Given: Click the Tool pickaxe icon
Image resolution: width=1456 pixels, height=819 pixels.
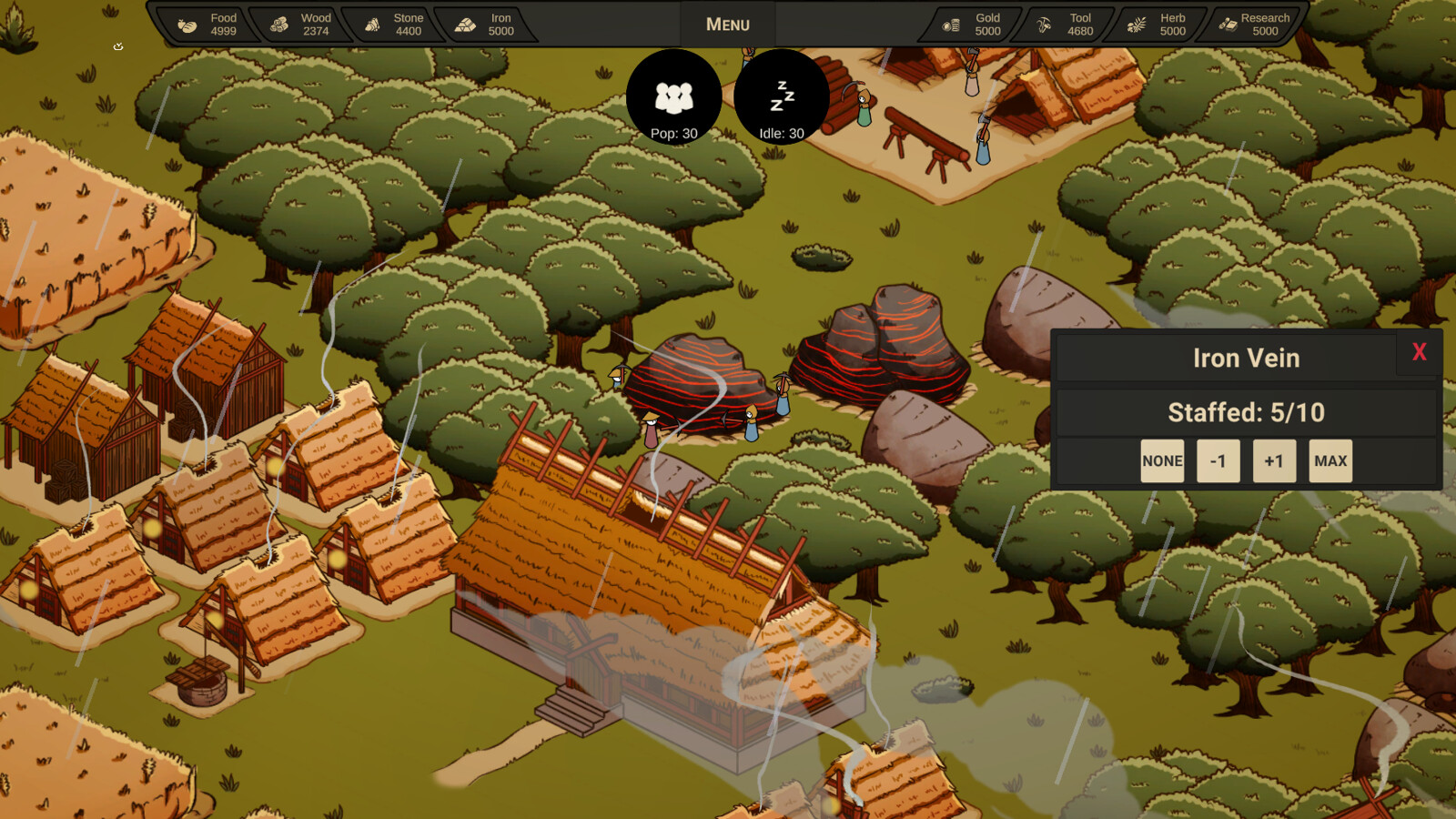Looking at the screenshot, I should 1045,24.
